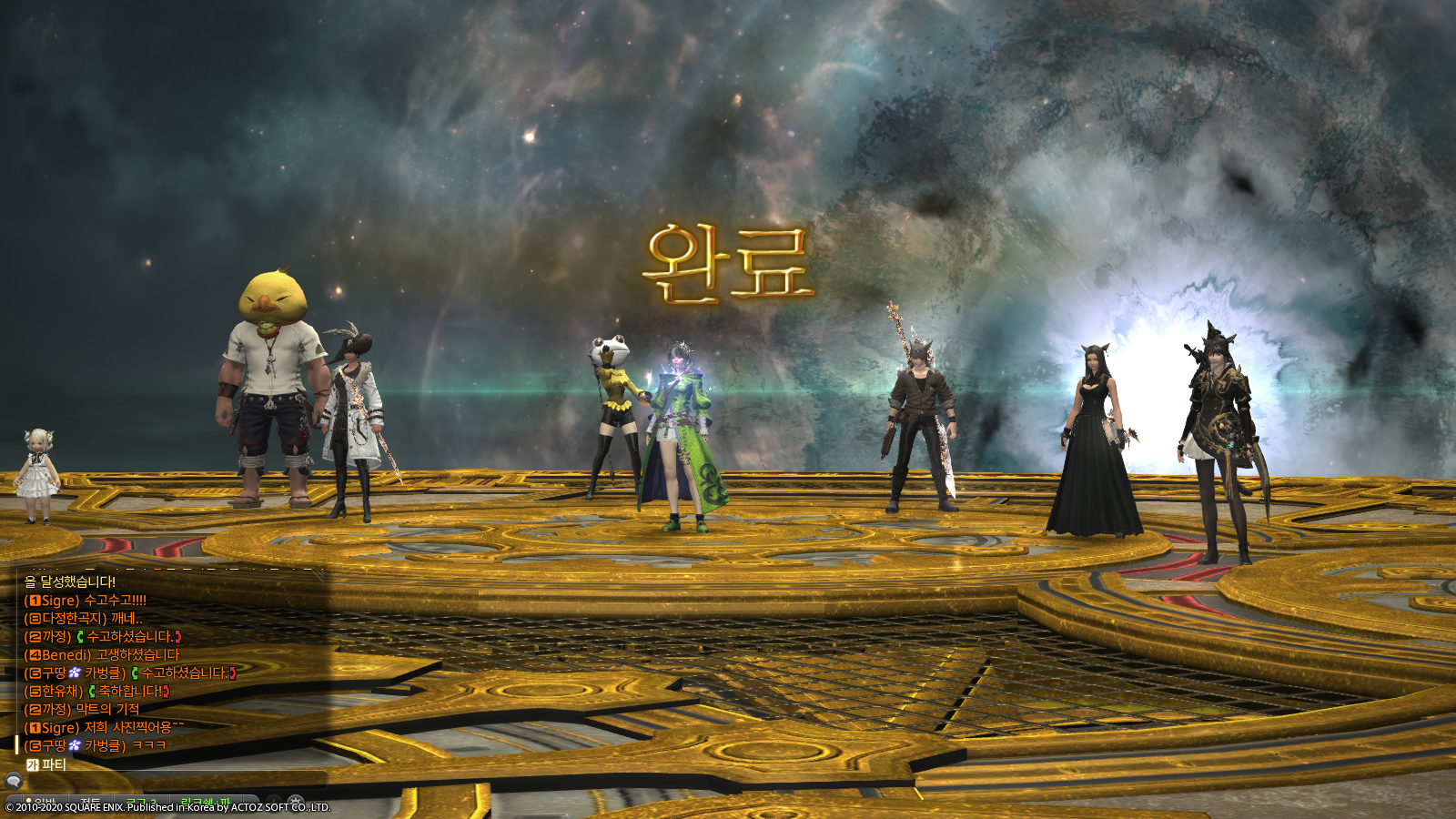Click the ❶ party badge next to Sigre
Viewport: 1456px width, 819px height.
tap(35, 601)
